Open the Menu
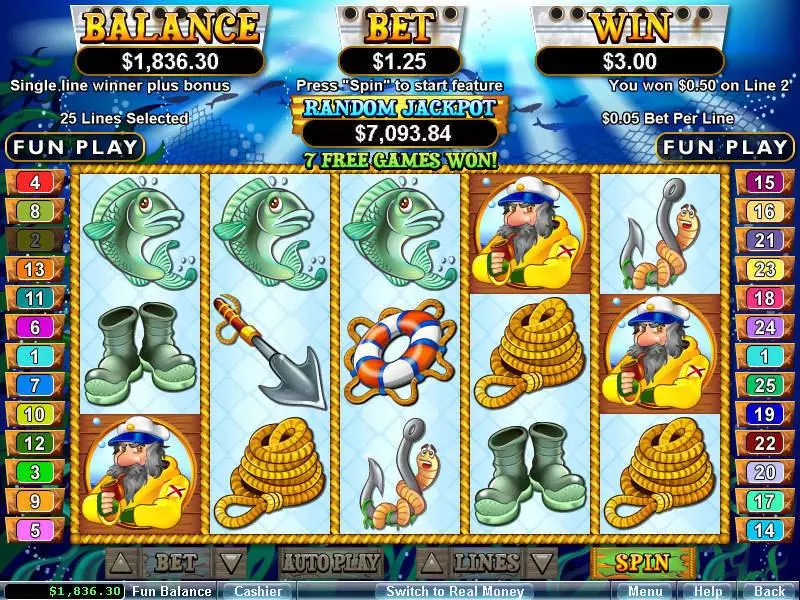The width and height of the screenshot is (800, 600). point(644,591)
